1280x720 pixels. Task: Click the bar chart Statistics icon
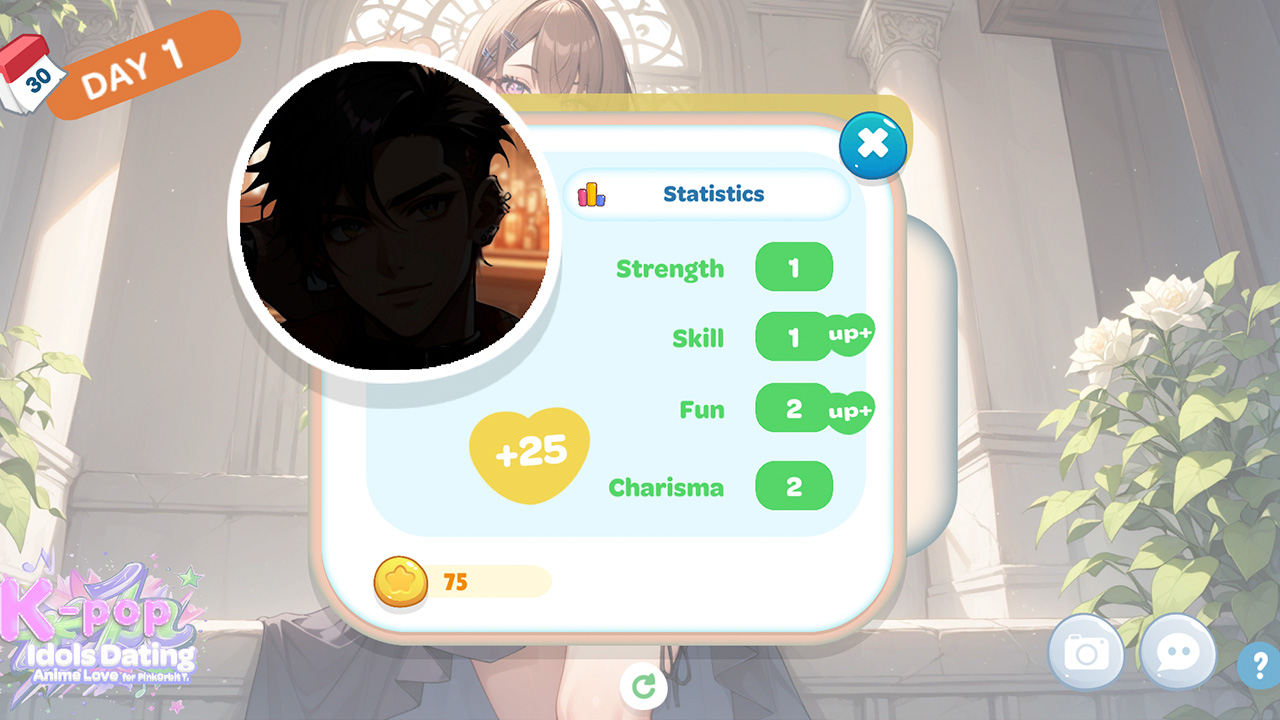point(591,194)
